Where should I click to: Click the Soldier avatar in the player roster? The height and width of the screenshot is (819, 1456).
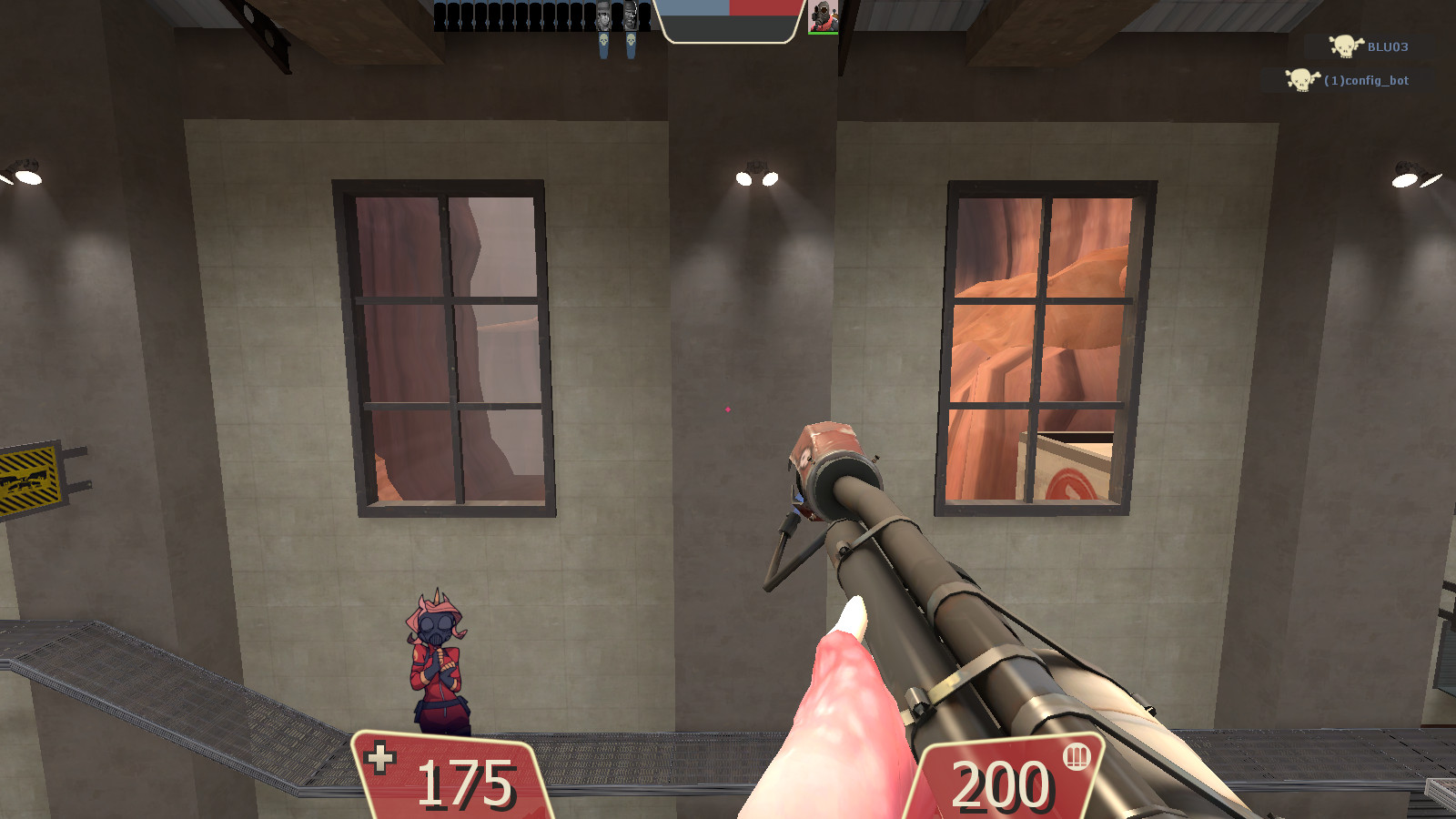tap(602, 14)
